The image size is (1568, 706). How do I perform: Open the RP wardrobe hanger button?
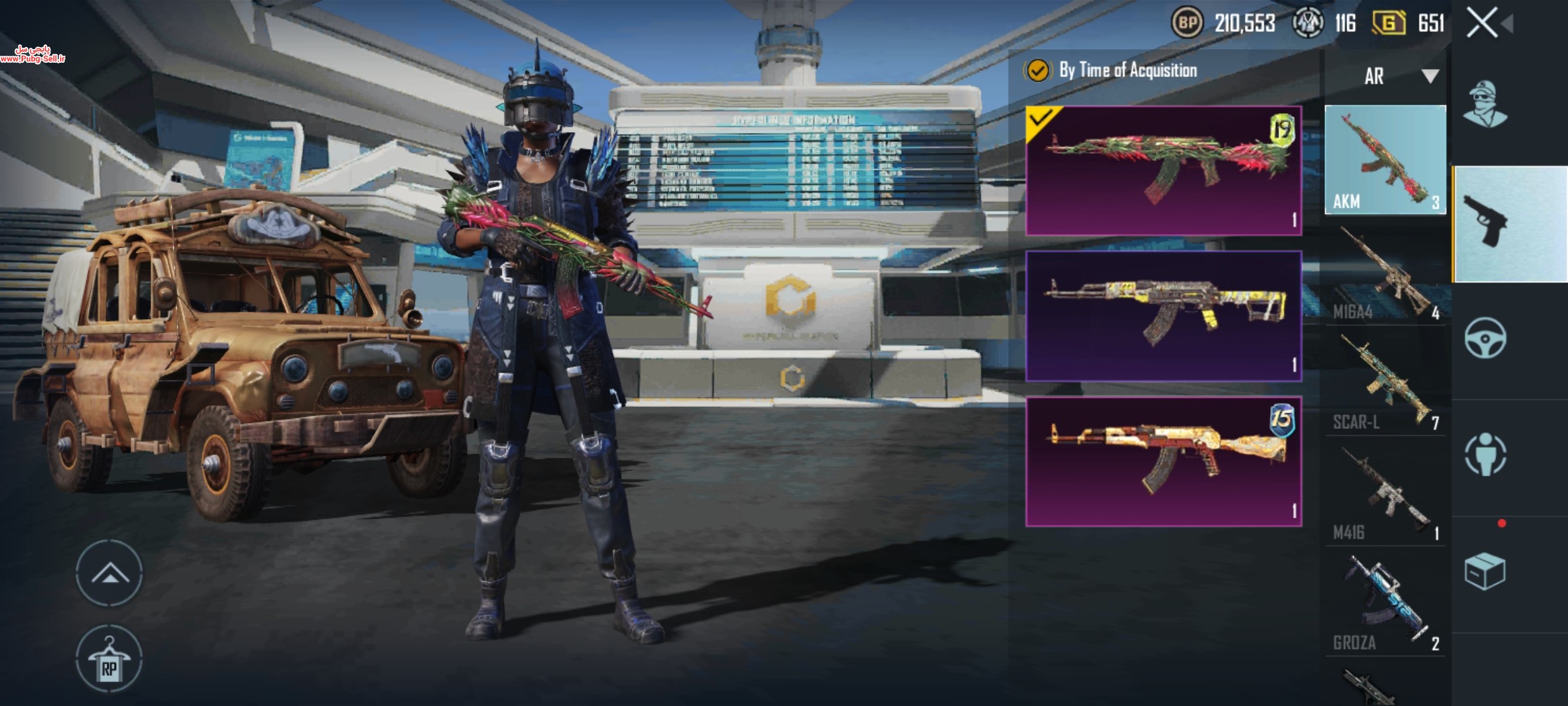click(109, 658)
